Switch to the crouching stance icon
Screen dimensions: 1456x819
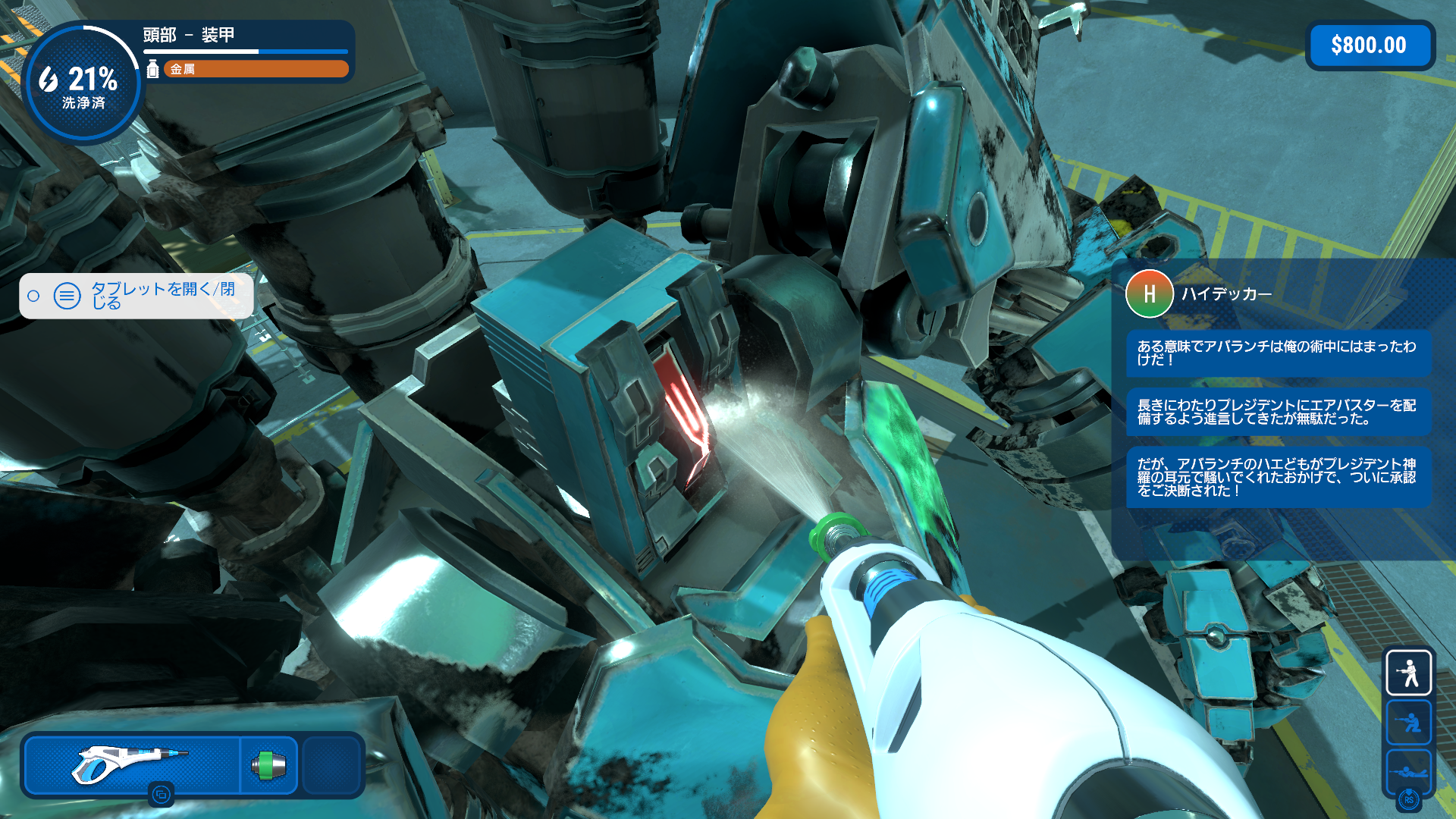point(1408,722)
